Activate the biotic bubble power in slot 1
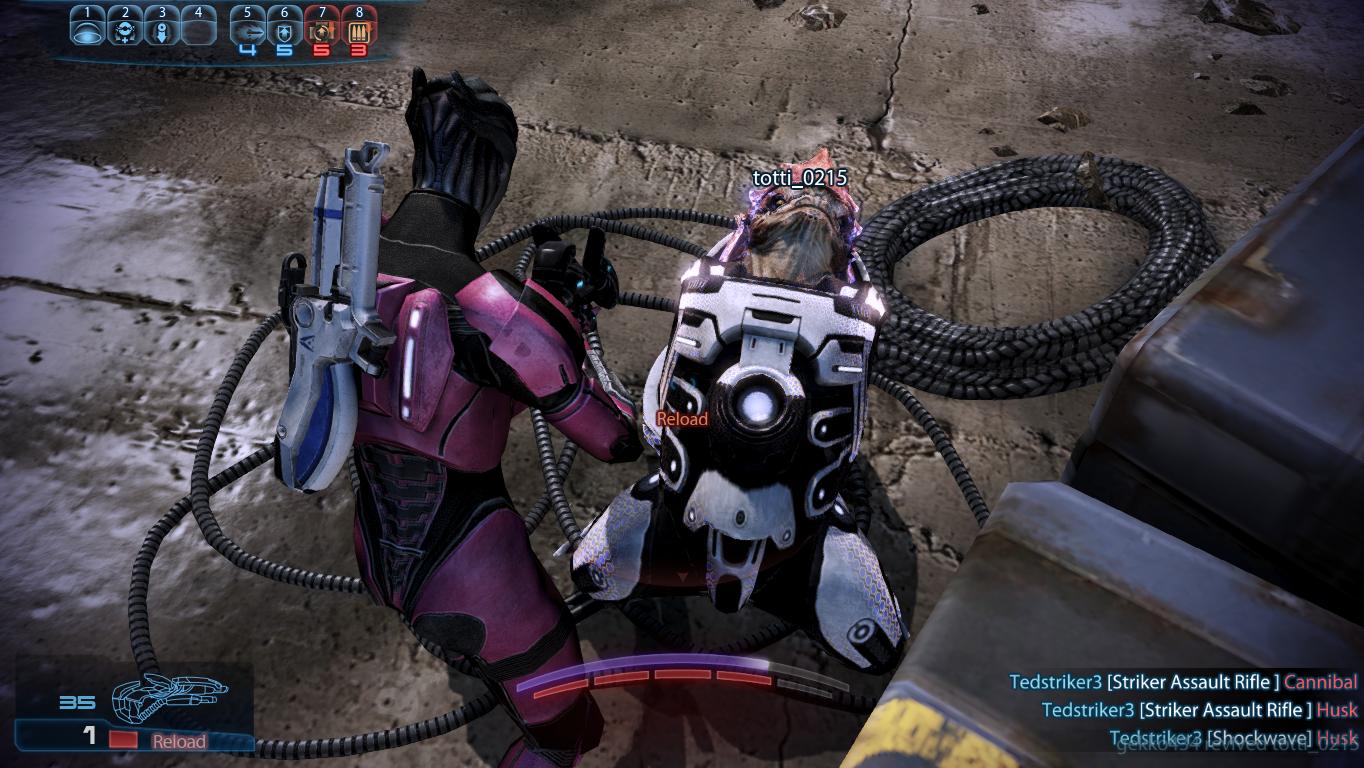Image resolution: width=1364 pixels, height=768 pixels. (x=88, y=31)
